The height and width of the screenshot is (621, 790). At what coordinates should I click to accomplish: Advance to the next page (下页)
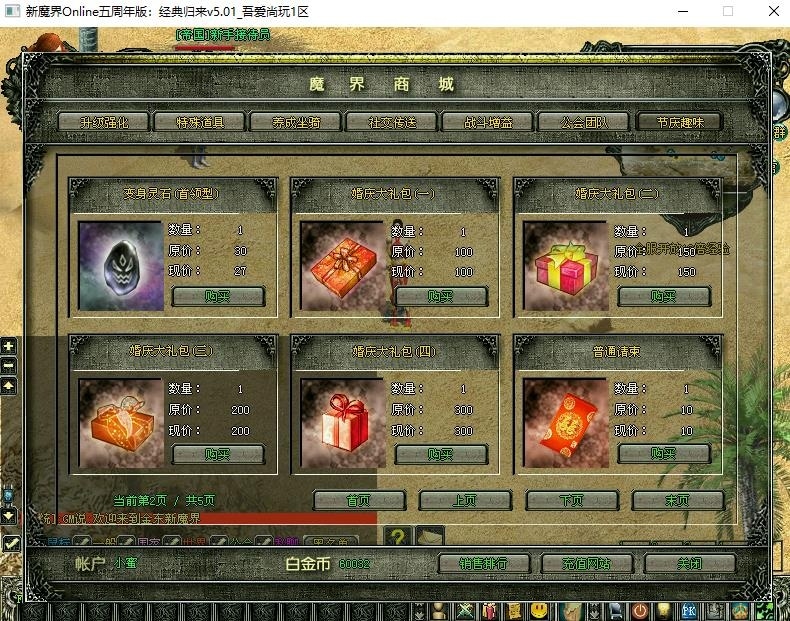571,500
